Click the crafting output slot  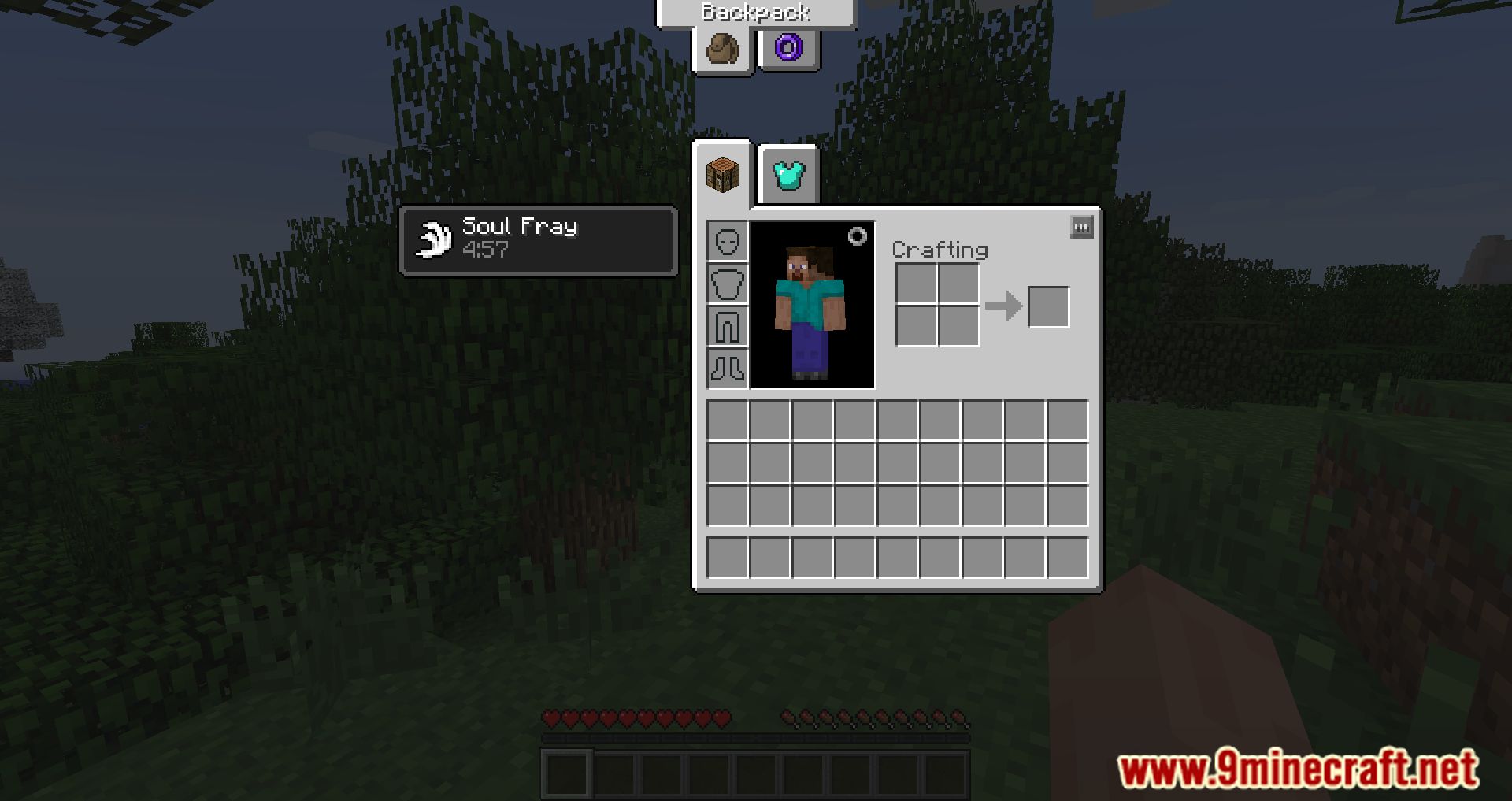pyautogui.click(x=1047, y=306)
